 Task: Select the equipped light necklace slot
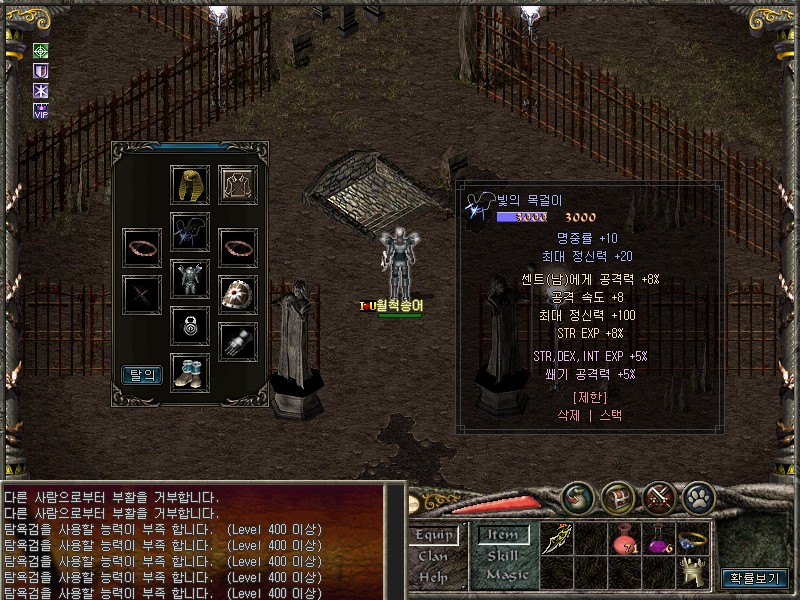190,232
